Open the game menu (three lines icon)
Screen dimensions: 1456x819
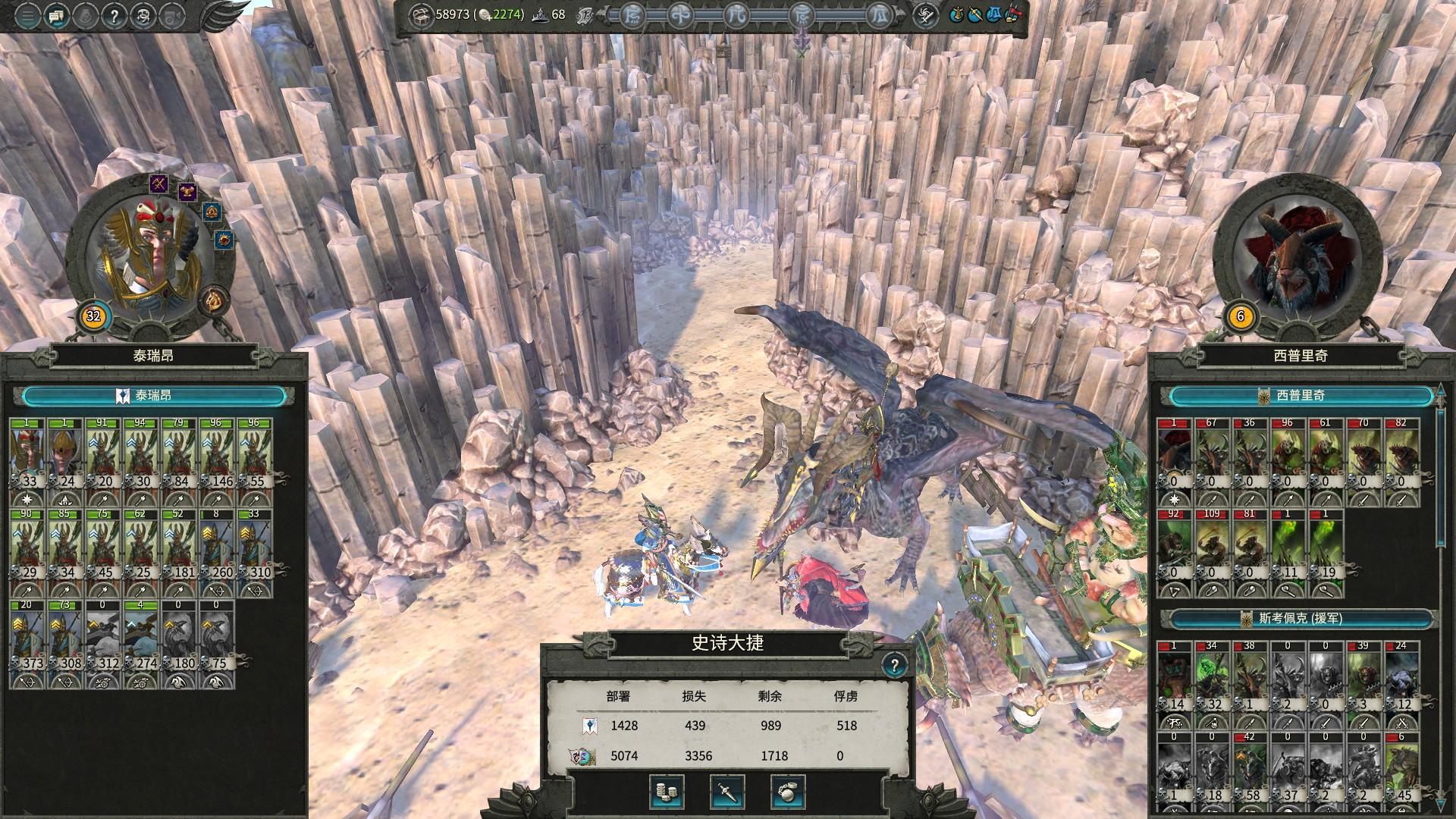tap(27, 14)
